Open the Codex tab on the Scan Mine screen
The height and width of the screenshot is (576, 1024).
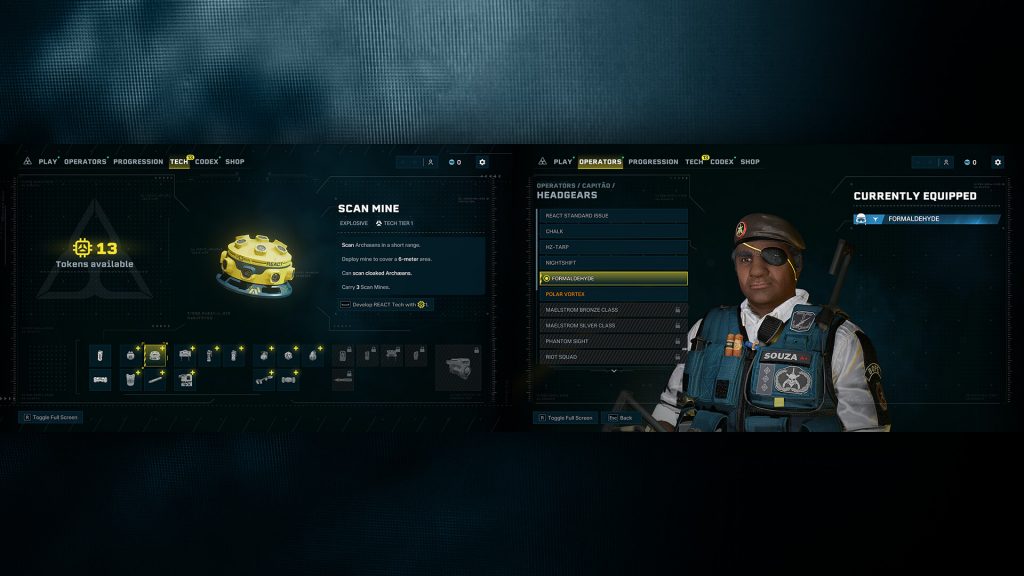[207, 162]
